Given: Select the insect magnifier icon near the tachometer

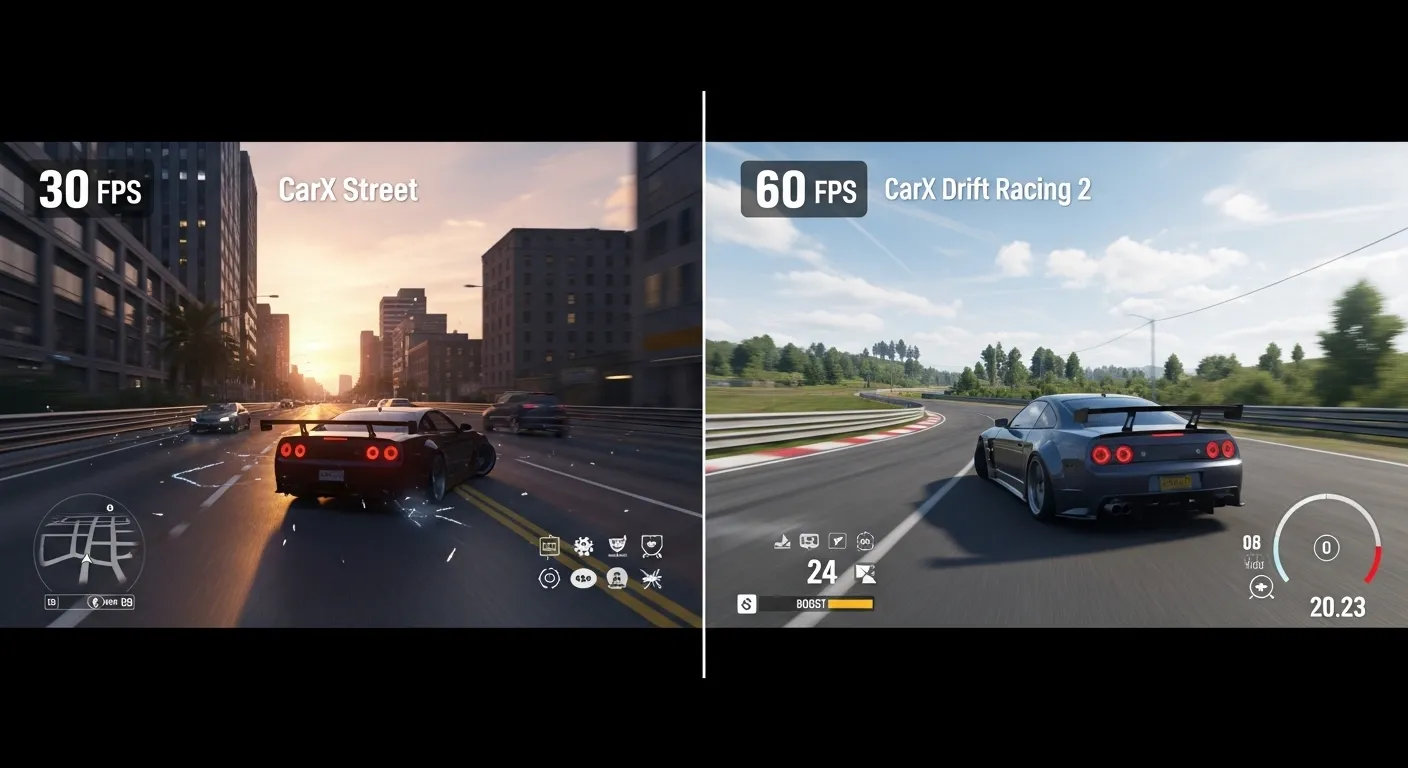Looking at the screenshot, I should pyautogui.click(x=1261, y=587).
